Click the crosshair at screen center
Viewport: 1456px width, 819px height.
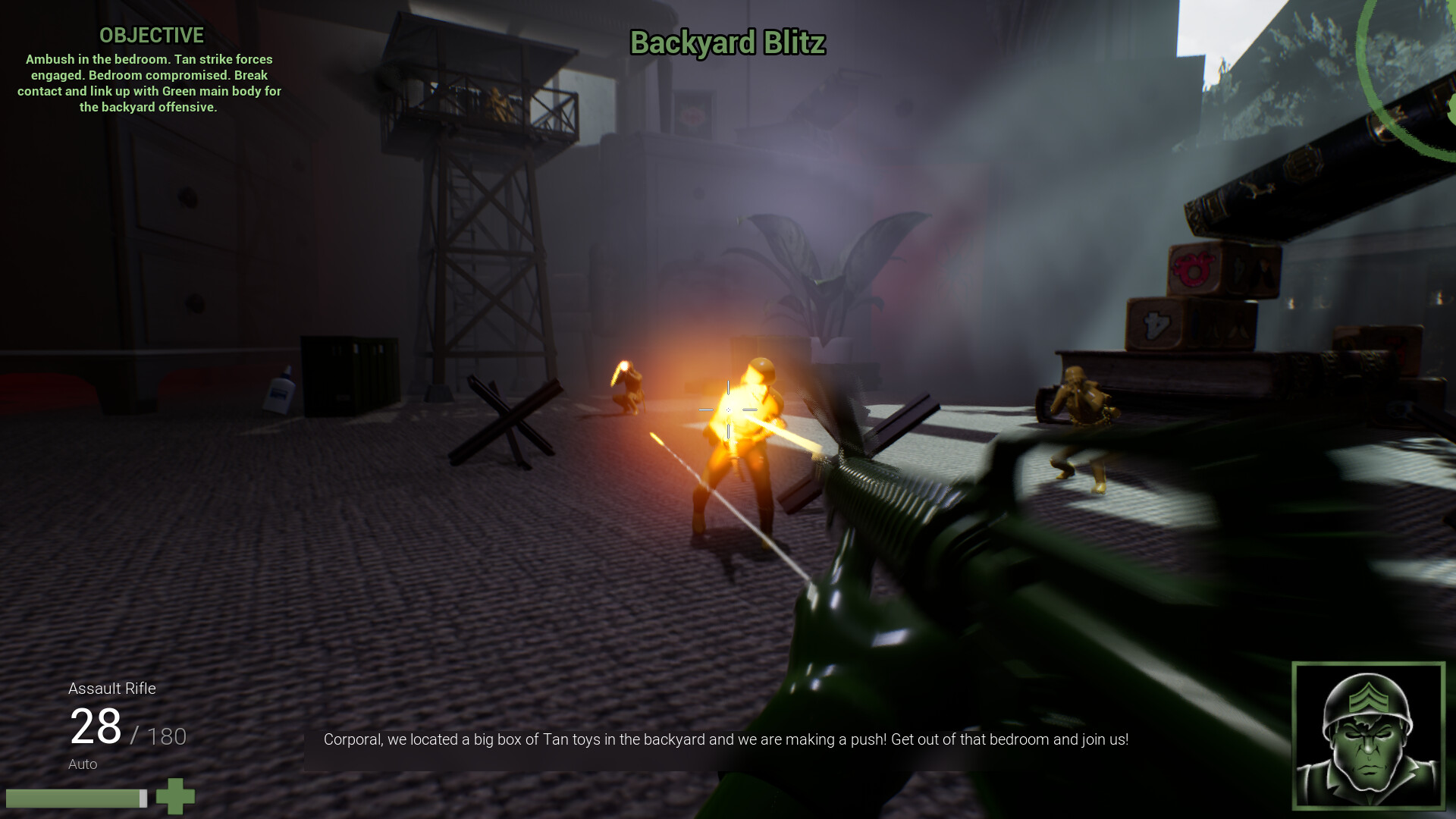(728, 409)
